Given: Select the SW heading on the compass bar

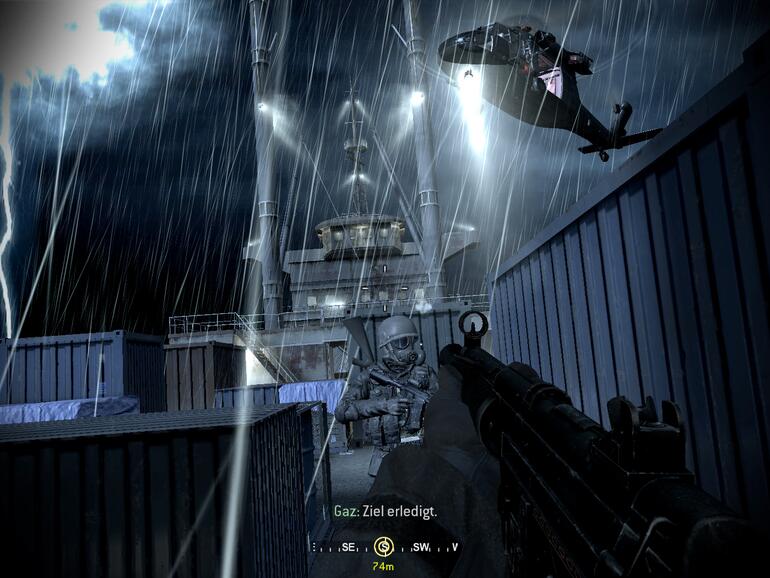Looking at the screenshot, I should [420, 547].
